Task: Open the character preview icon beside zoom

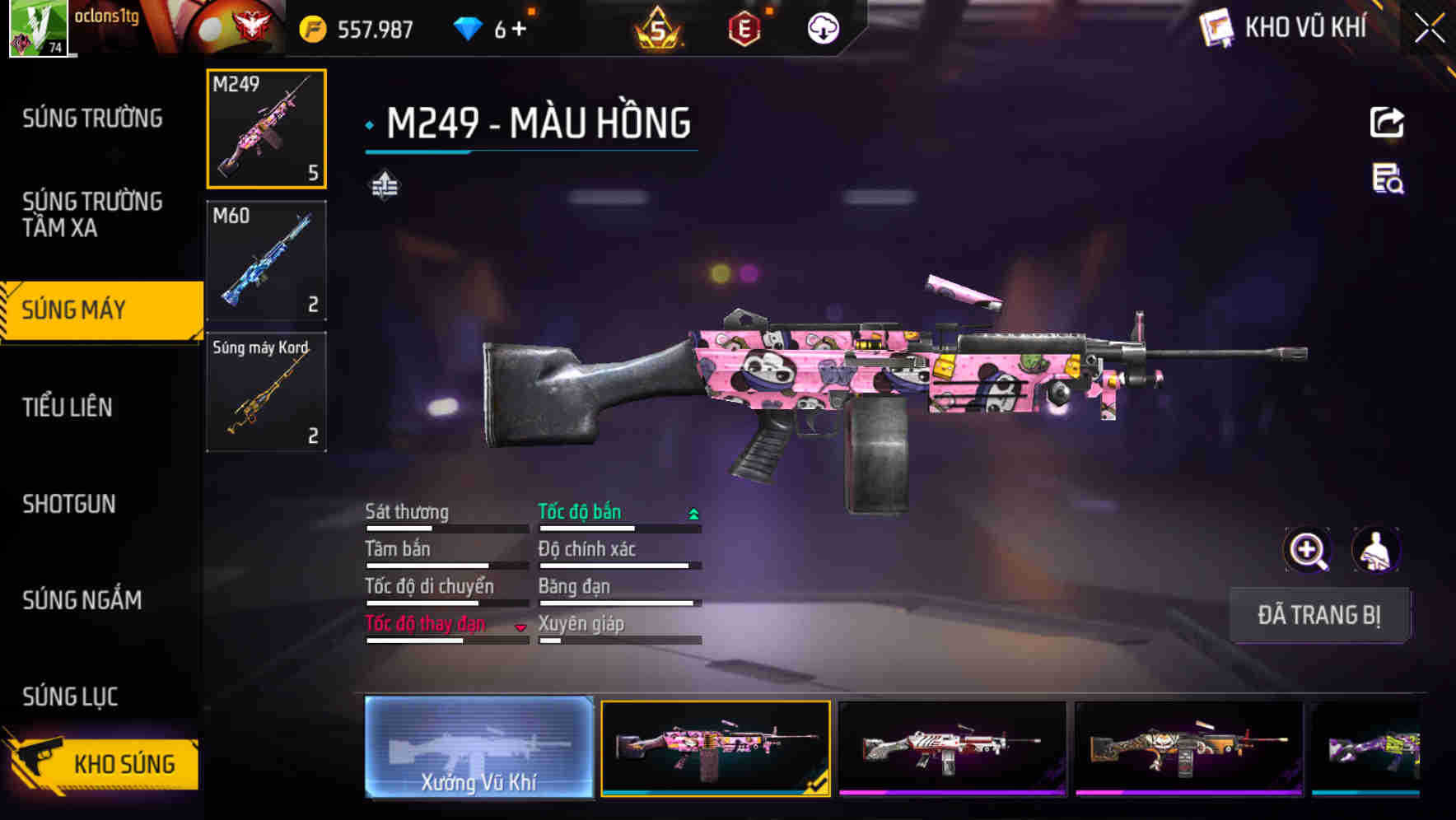Action: [x=1373, y=550]
